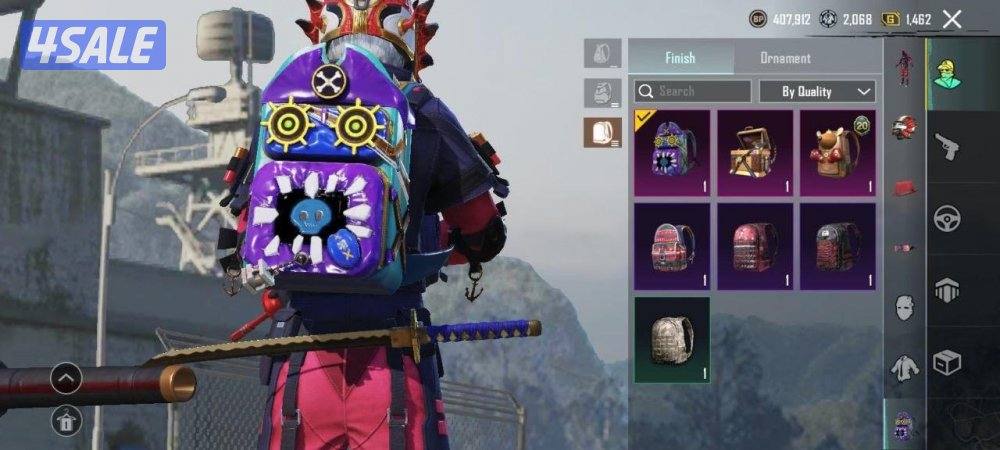This screenshot has height=450, width=1000.
Task: Select the highlighted level-three backpack icon
Action: (602, 132)
